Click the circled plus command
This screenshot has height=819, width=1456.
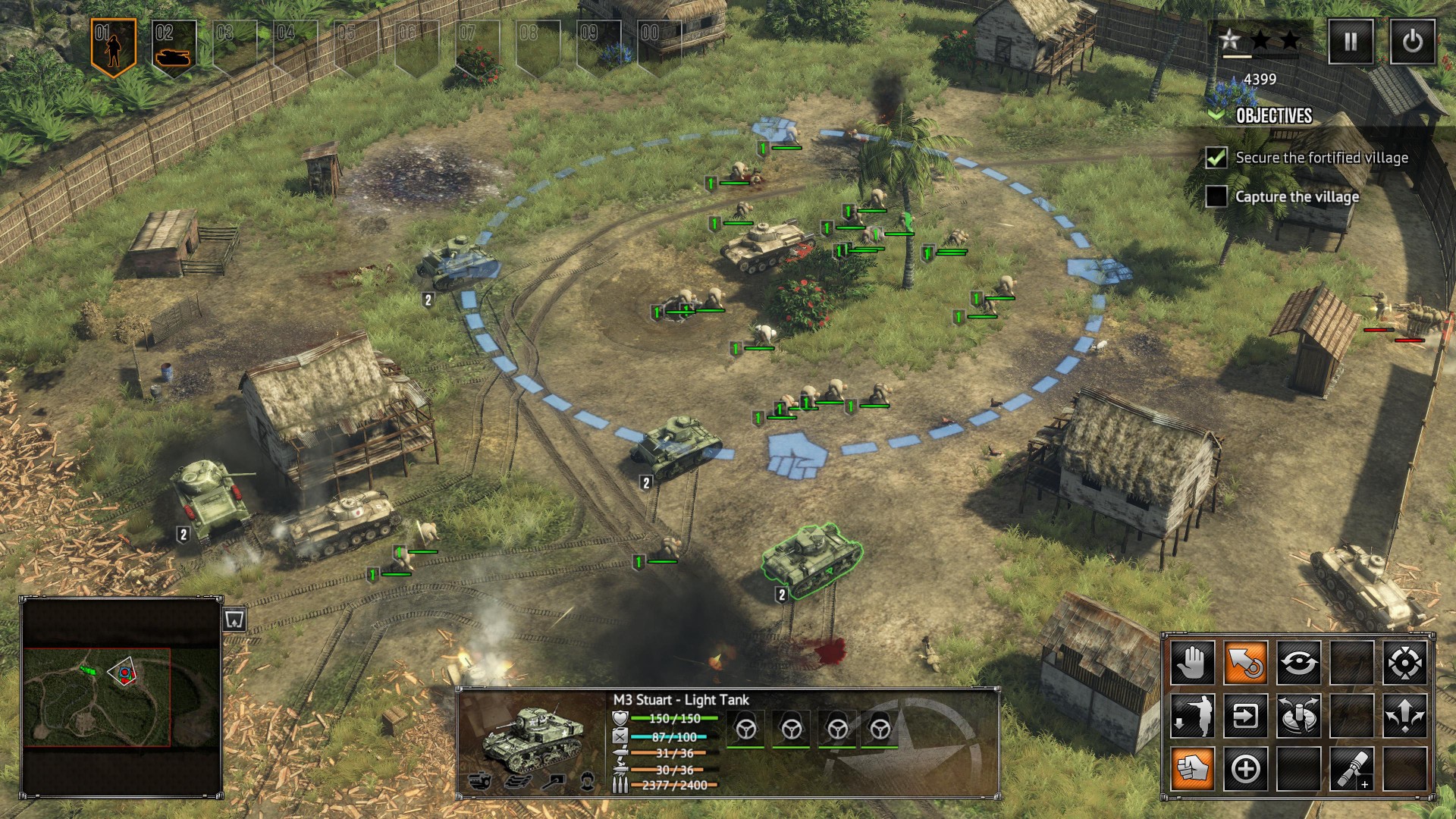click(x=1245, y=769)
